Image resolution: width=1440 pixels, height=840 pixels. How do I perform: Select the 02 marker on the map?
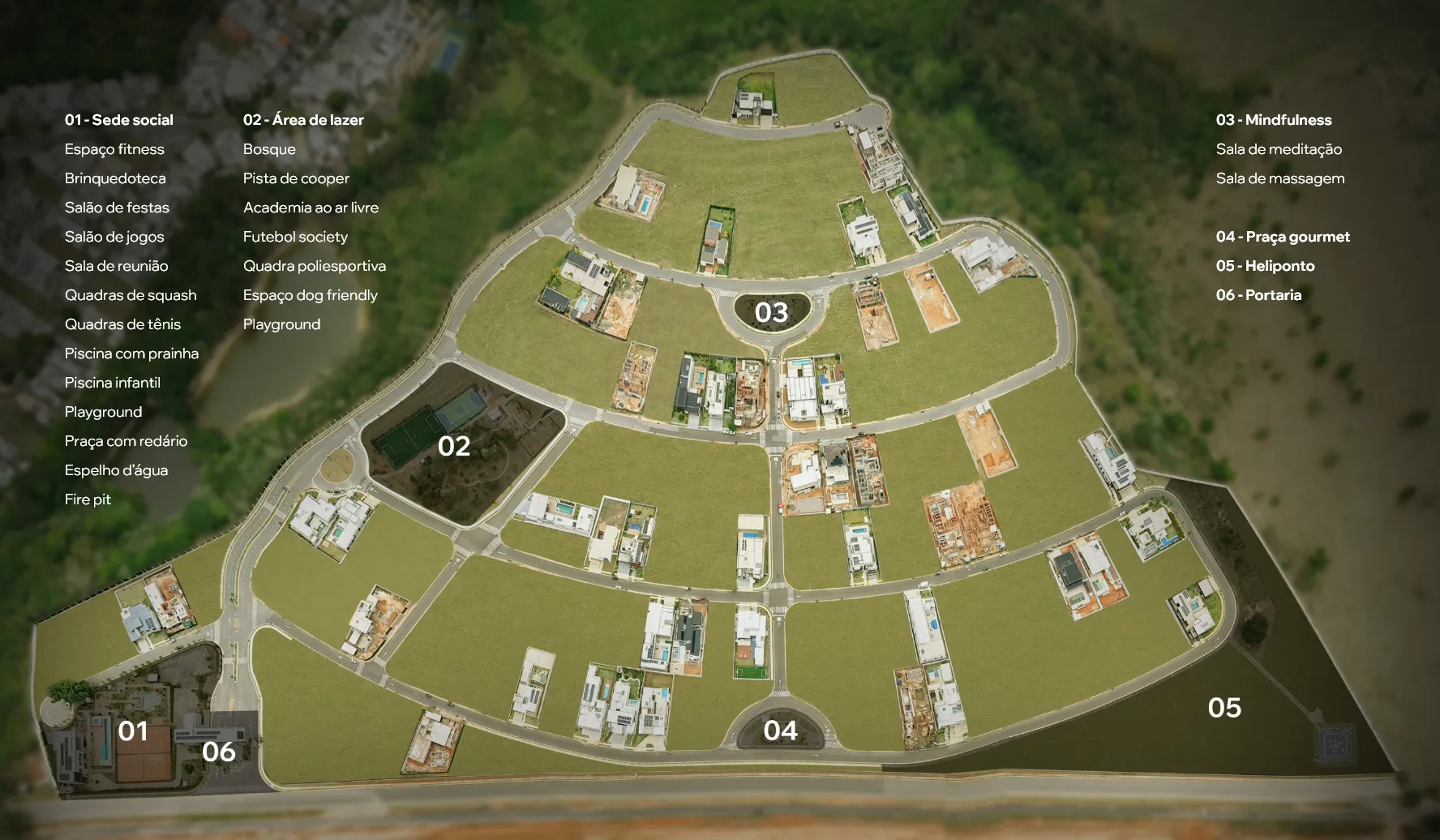[454, 446]
